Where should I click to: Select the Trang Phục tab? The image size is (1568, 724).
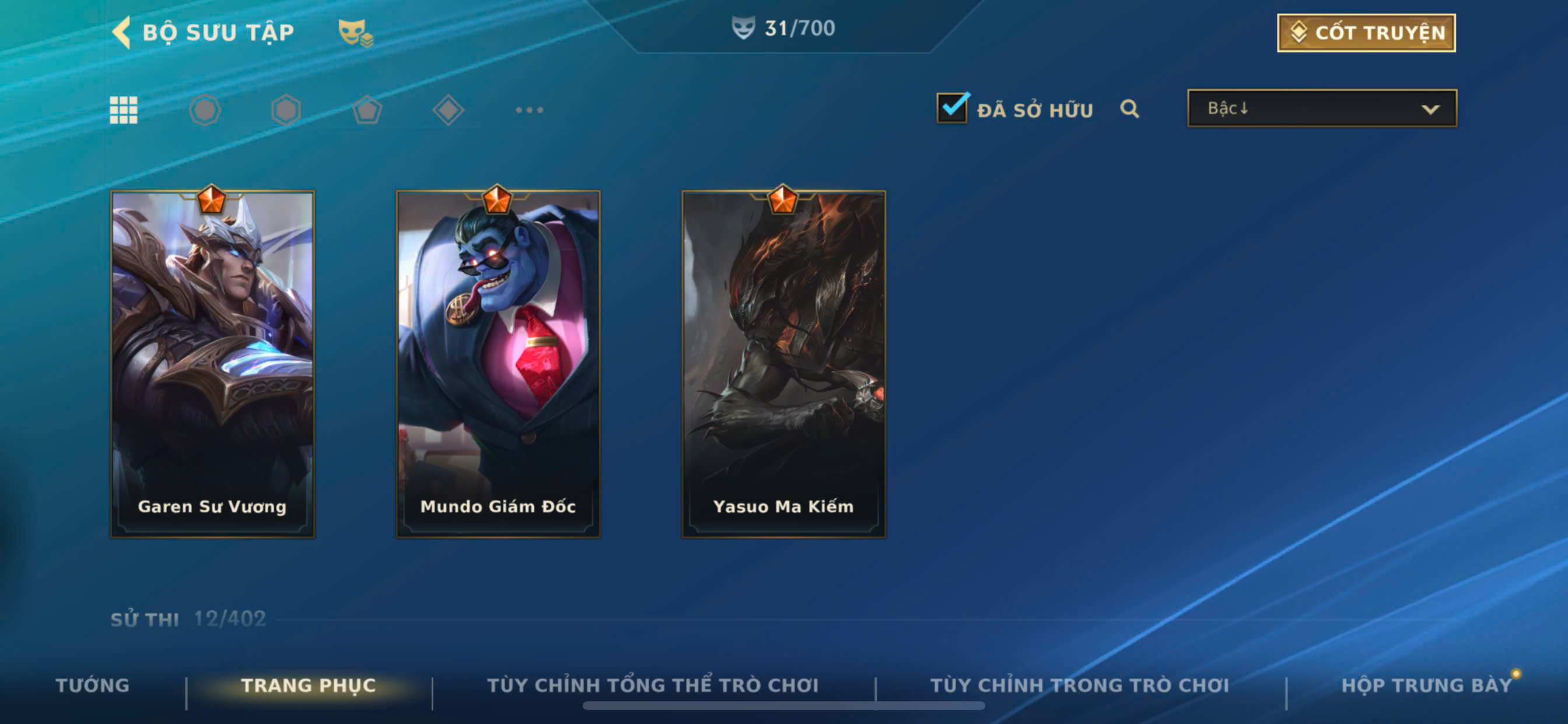click(309, 686)
